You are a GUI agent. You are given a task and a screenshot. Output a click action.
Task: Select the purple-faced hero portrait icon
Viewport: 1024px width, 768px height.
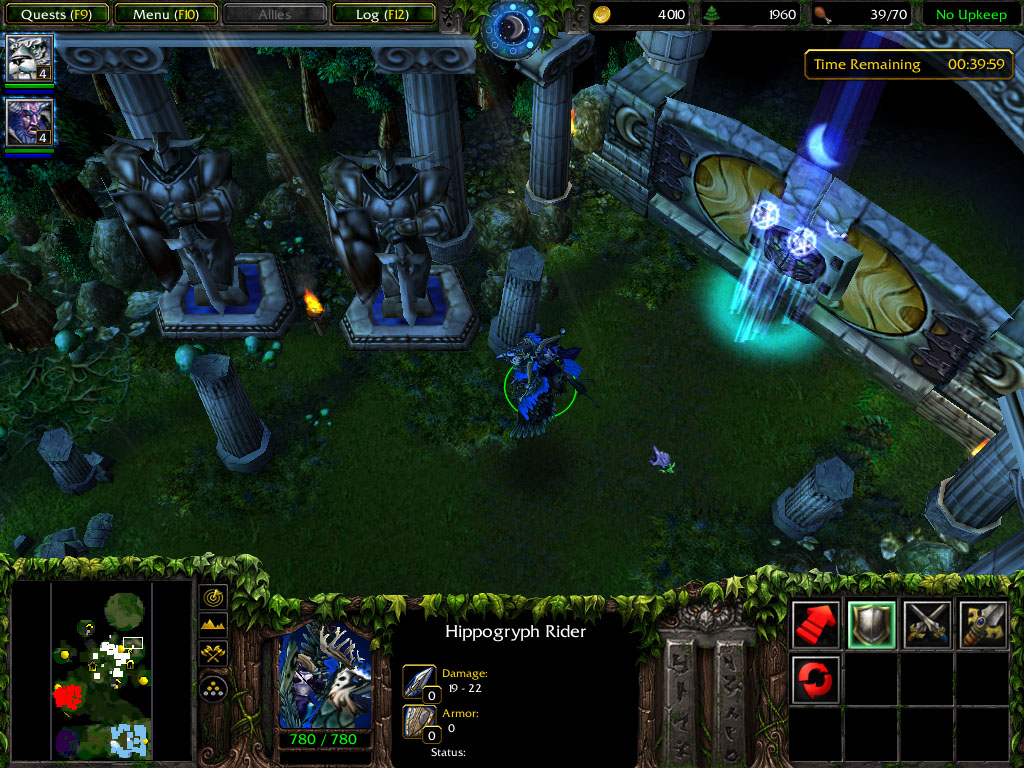(29, 122)
